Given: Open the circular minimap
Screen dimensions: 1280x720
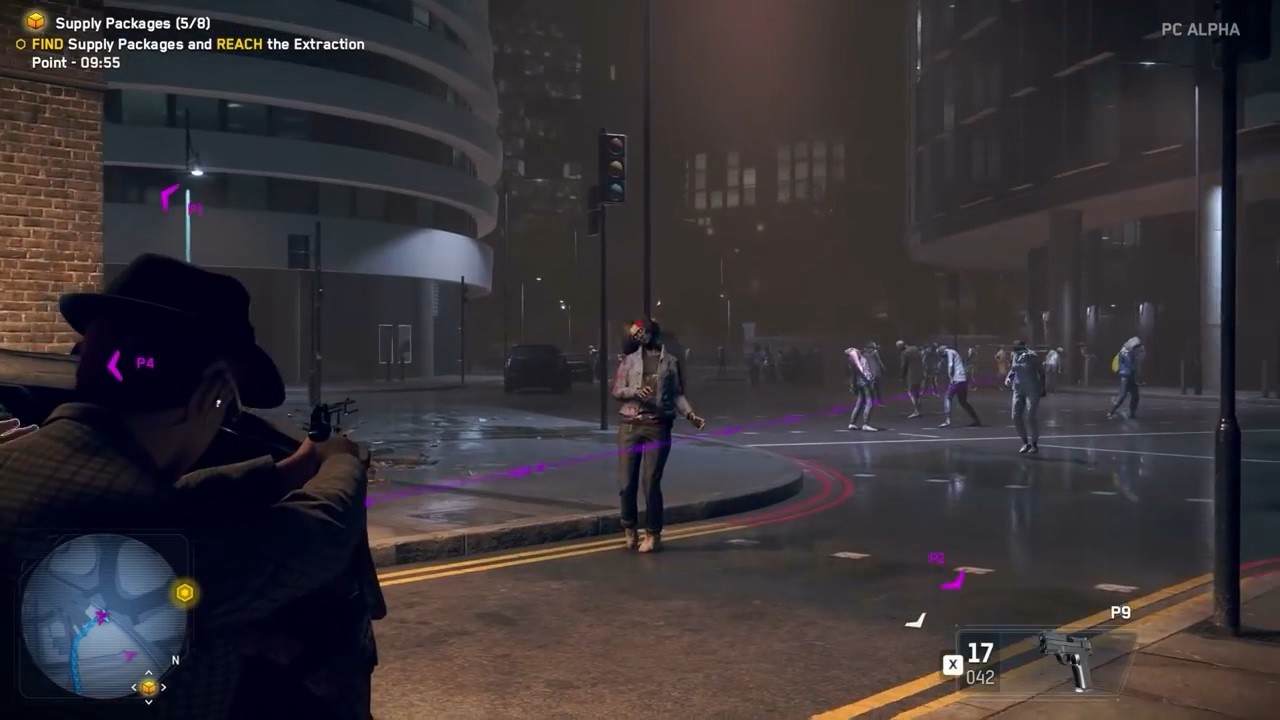Looking at the screenshot, I should (x=103, y=614).
